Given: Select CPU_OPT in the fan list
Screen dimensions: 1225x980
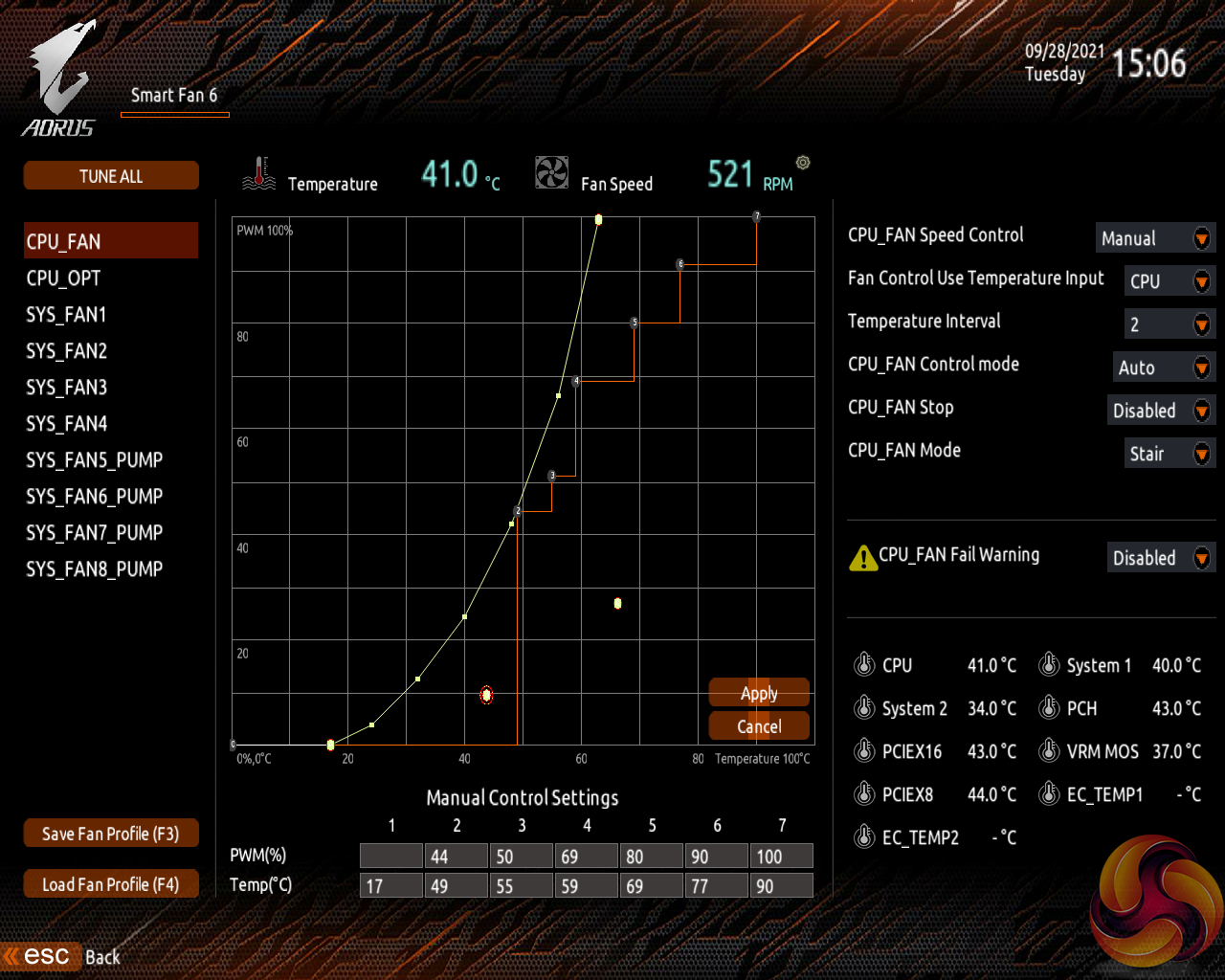Looking at the screenshot, I should [63, 278].
